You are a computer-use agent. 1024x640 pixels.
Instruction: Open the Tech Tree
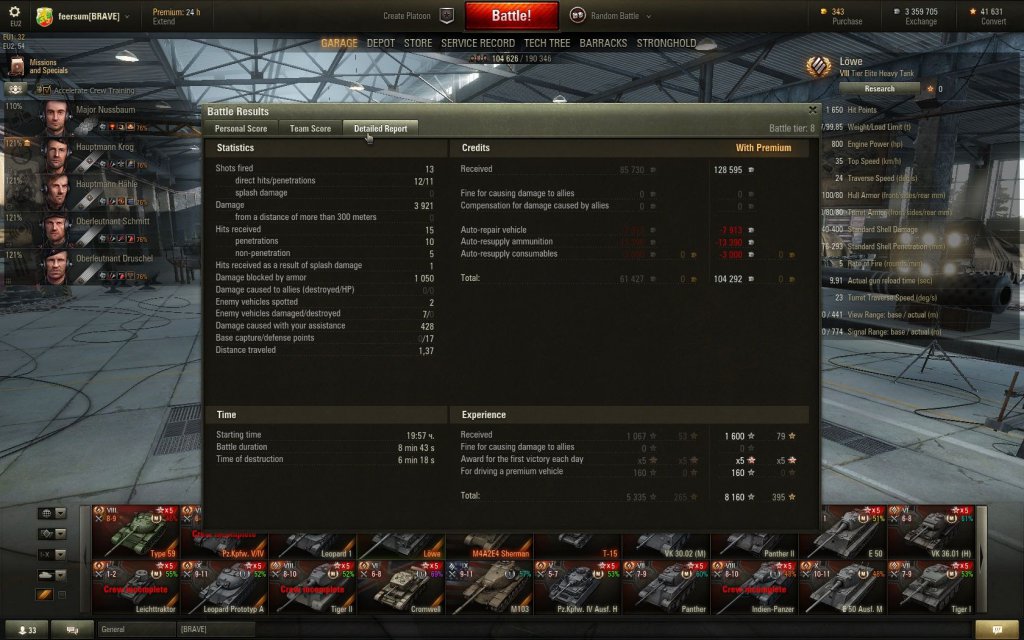[x=547, y=43]
